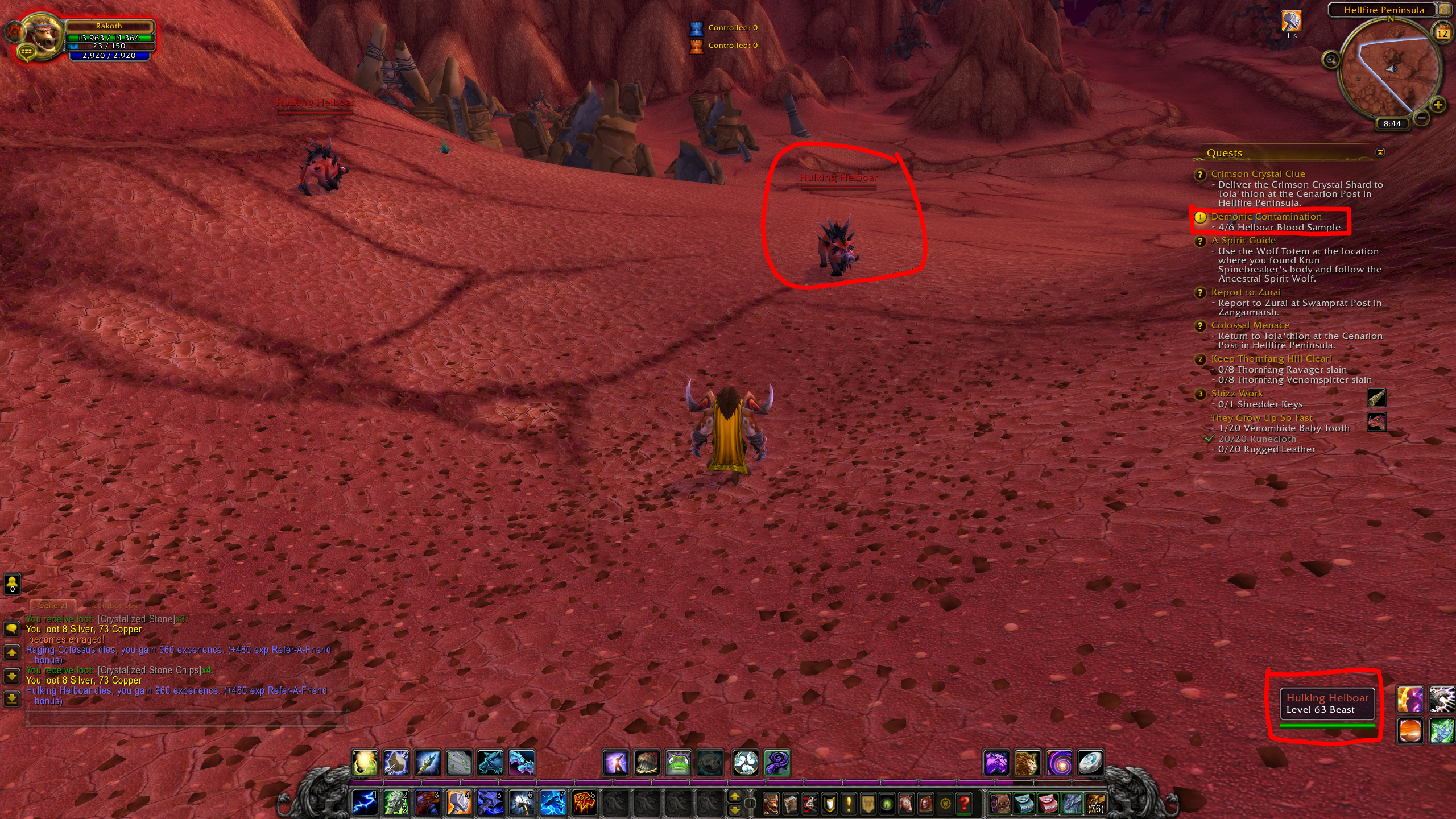This screenshot has width=1456, height=819.
Task: Collapse the Quests tracker header
Action: pos(1380,152)
